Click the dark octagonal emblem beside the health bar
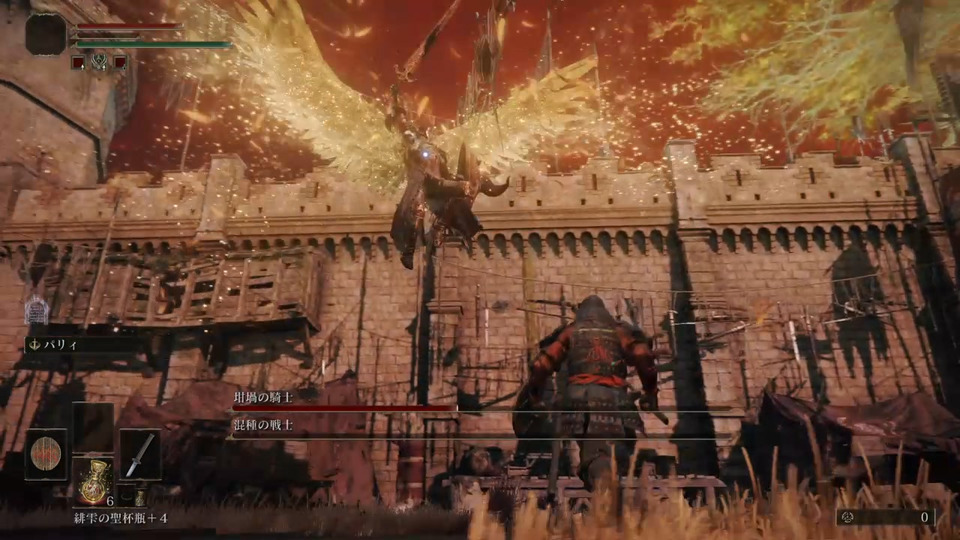The image size is (960, 540). coord(46,34)
